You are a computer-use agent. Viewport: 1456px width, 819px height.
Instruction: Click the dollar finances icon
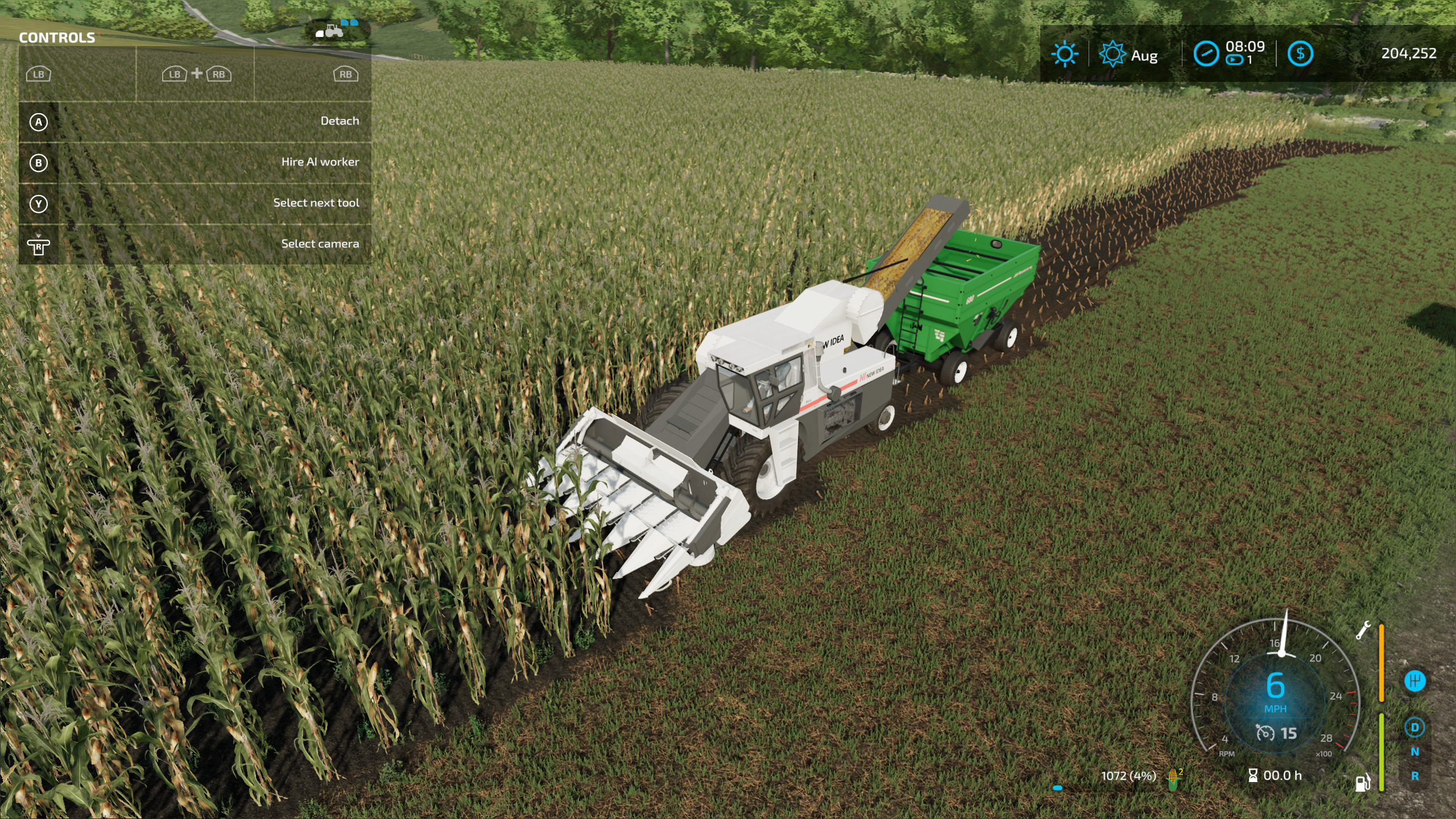1301,55
